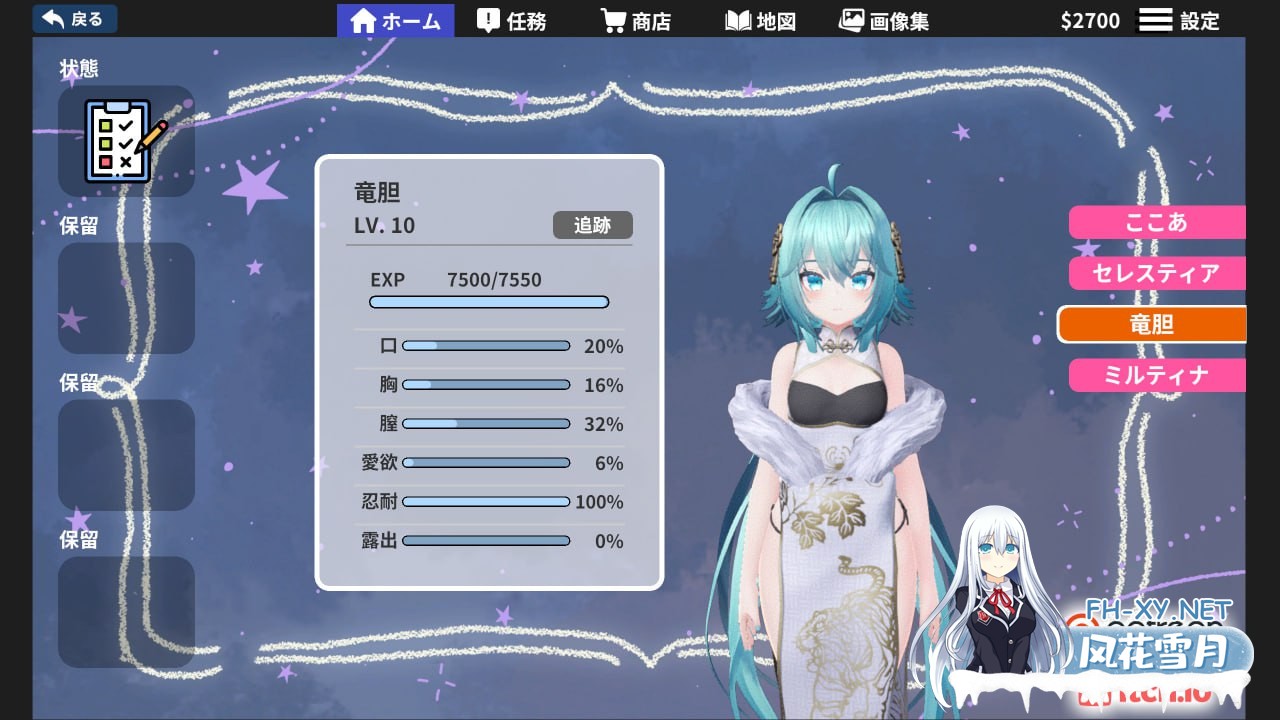Open the 商店 shop tab
The height and width of the screenshot is (720, 1280).
click(x=635, y=21)
